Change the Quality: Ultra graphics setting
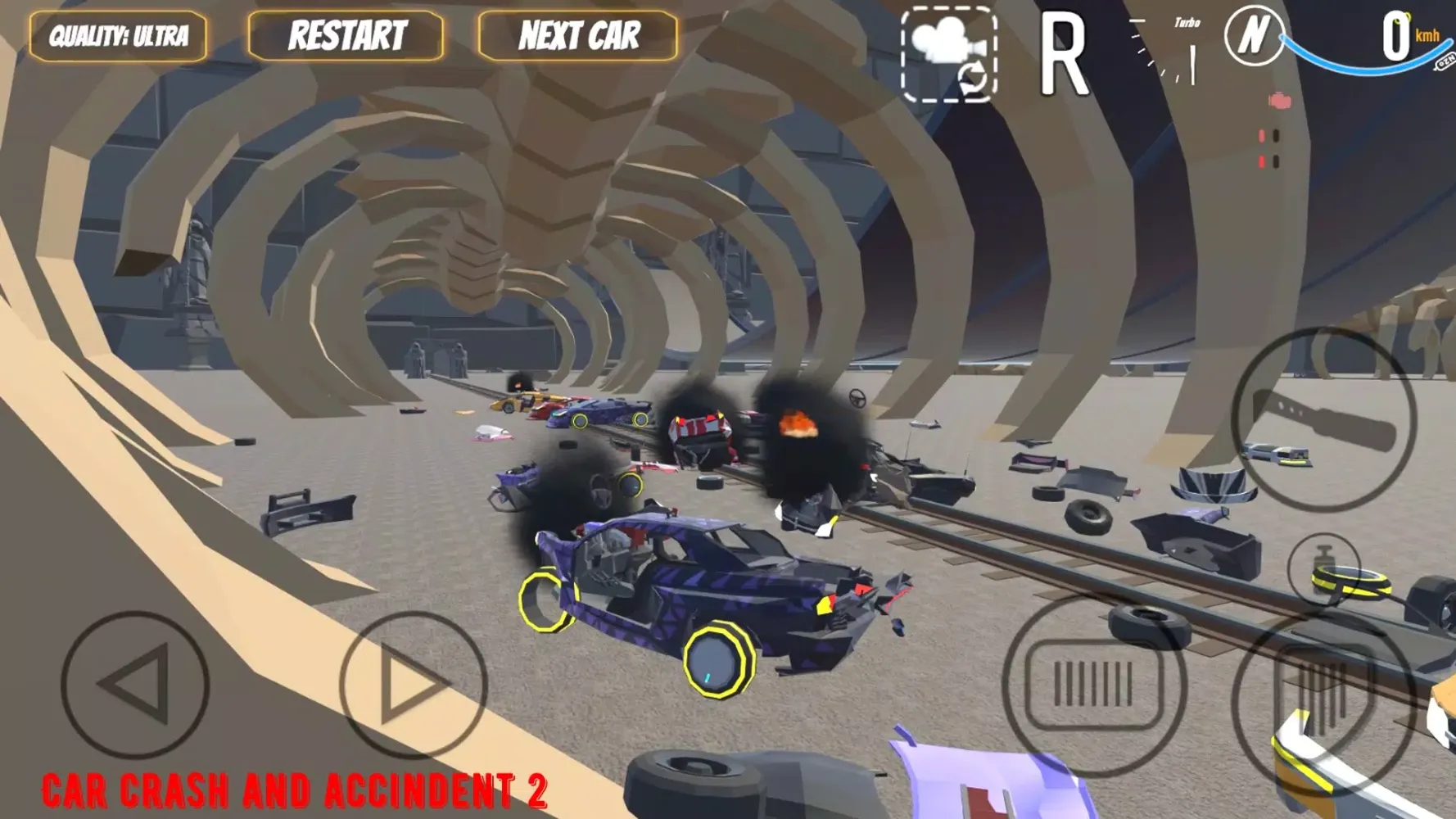1456x819 pixels. tap(118, 36)
